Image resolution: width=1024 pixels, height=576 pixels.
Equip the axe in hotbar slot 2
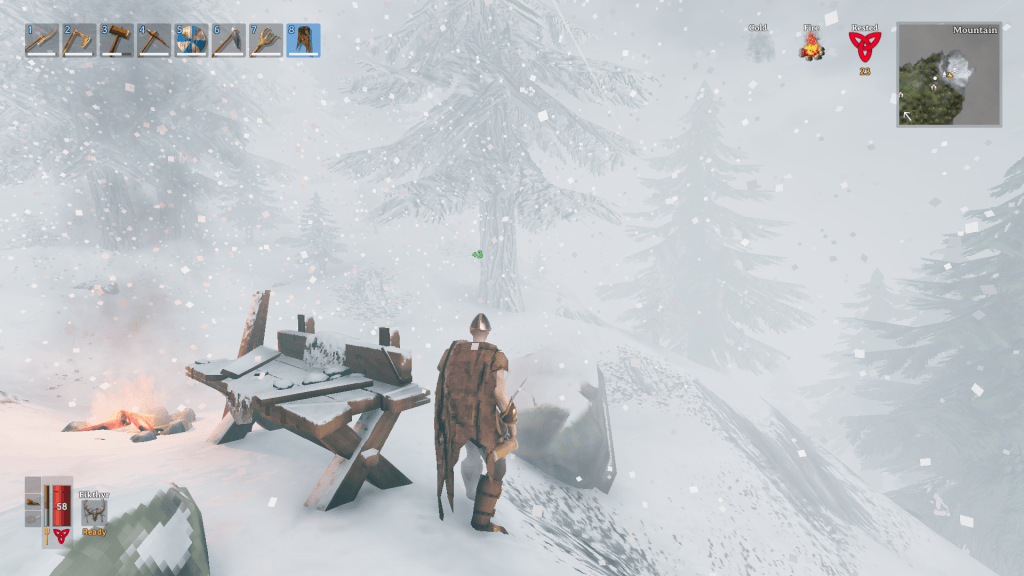[x=79, y=40]
